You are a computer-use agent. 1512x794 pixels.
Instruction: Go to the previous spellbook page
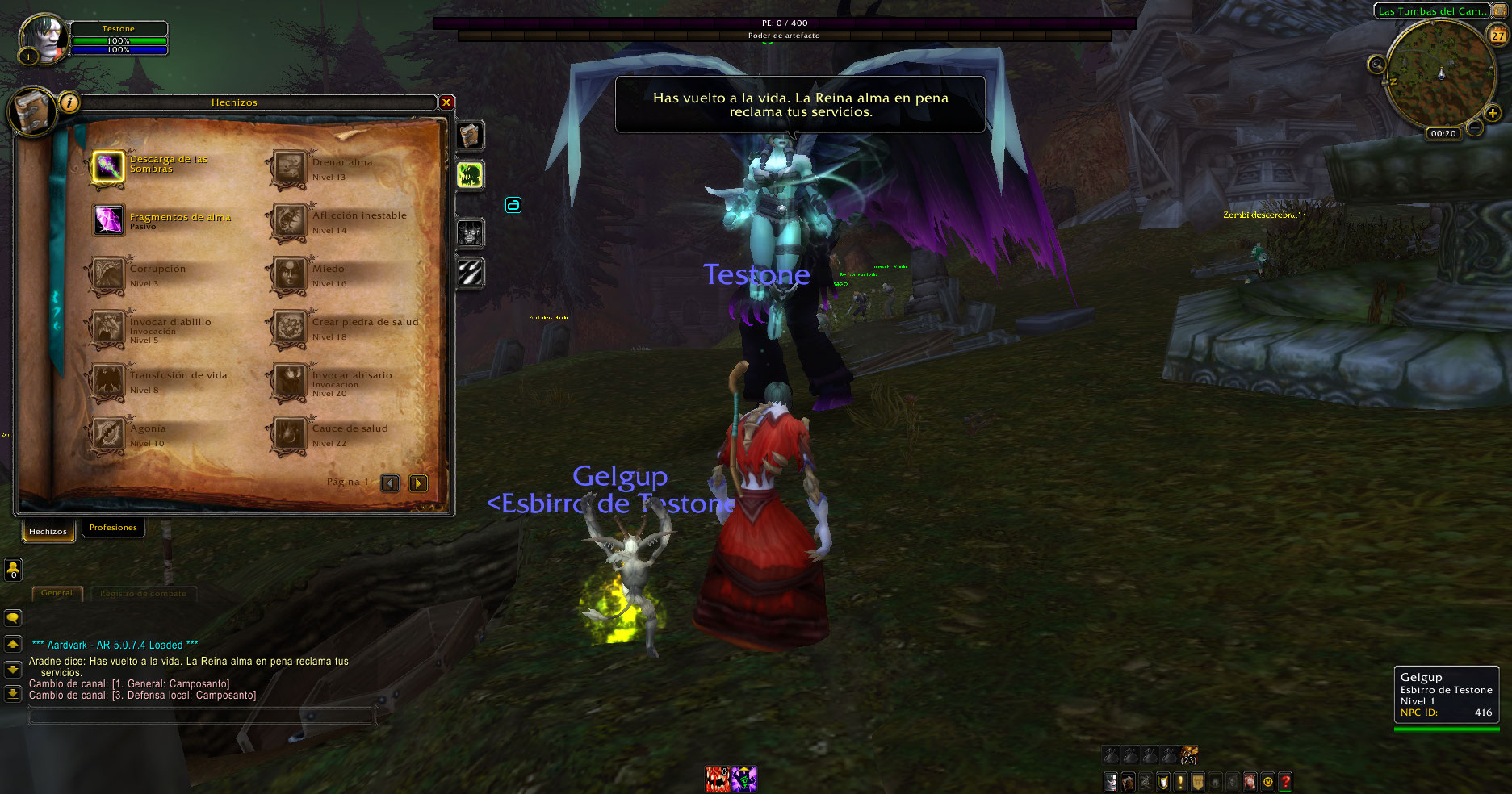tap(391, 483)
